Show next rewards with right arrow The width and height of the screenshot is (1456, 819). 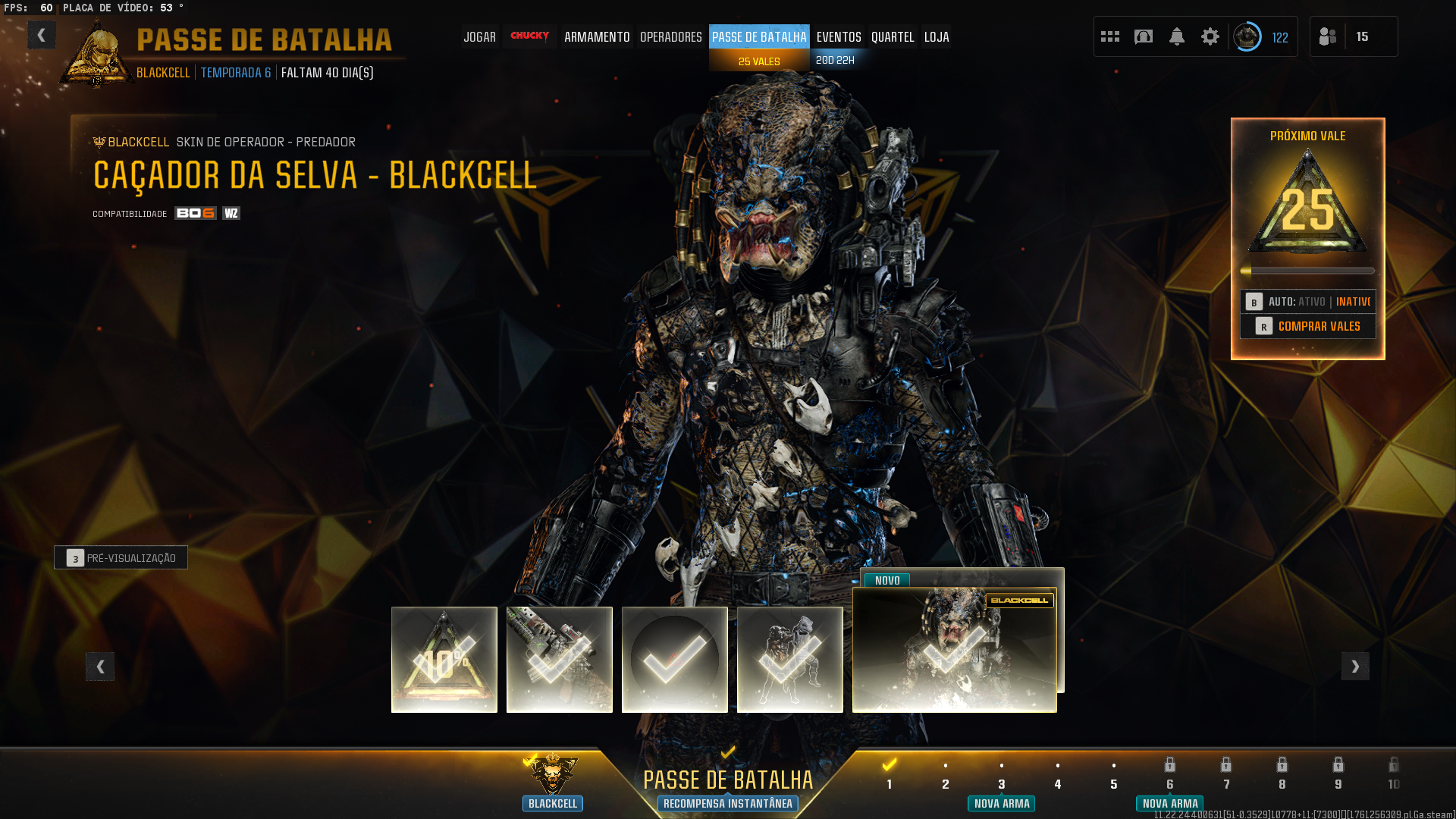pos(1355,667)
